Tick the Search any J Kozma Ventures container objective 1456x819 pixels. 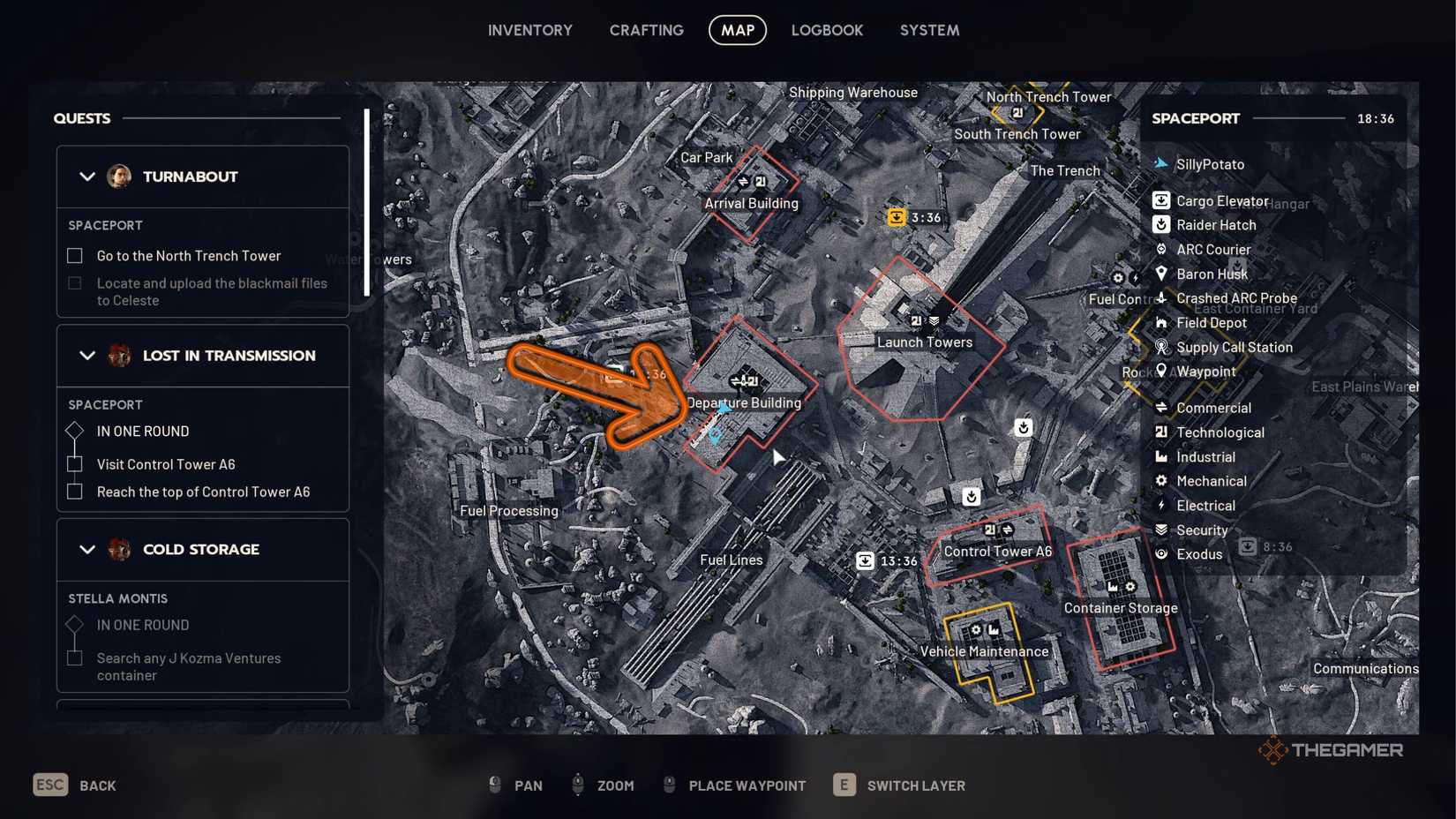(x=75, y=658)
